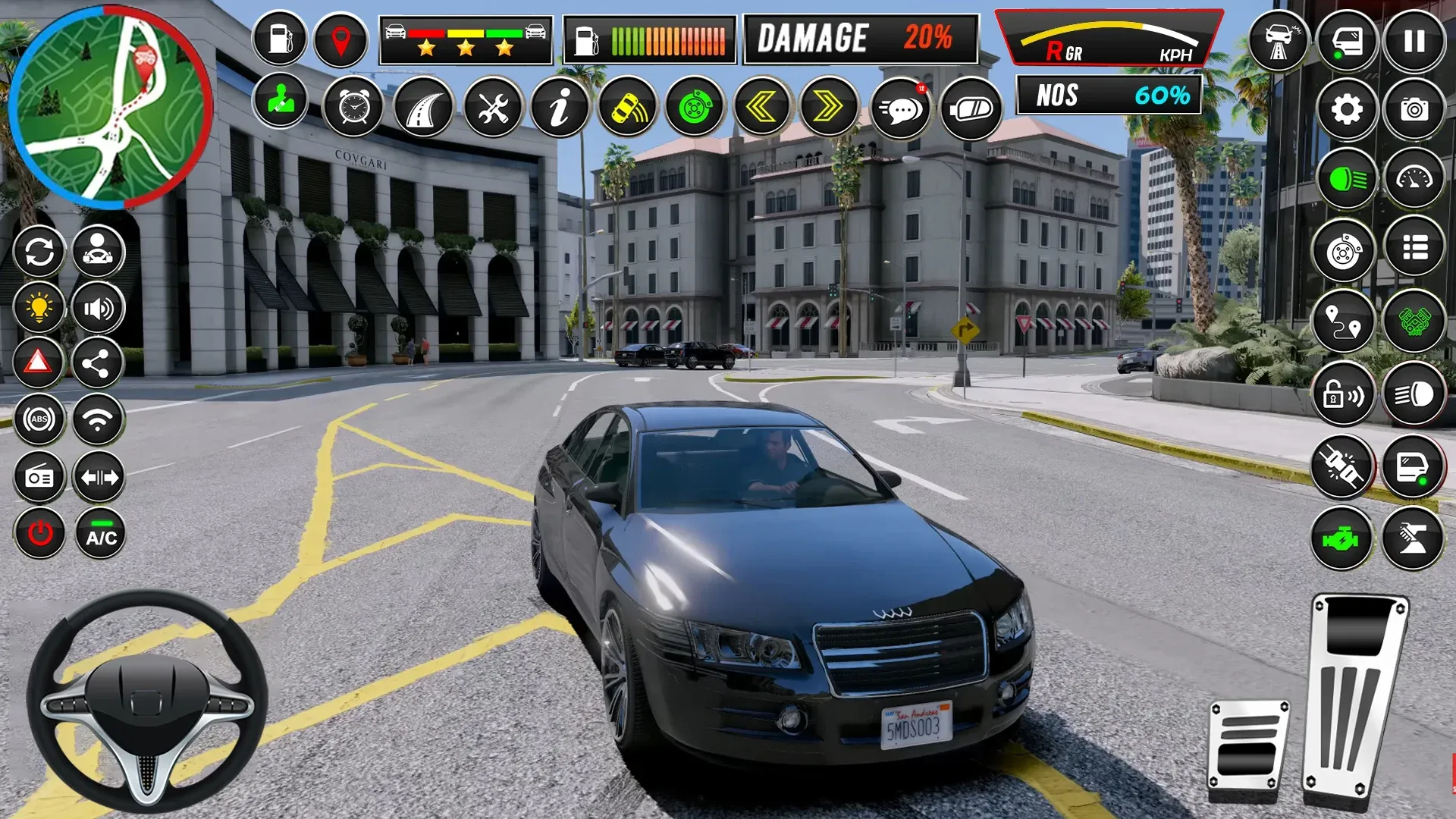The height and width of the screenshot is (819, 1456).
Task: Activate the left turn indicator arrows
Action: [761, 108]
